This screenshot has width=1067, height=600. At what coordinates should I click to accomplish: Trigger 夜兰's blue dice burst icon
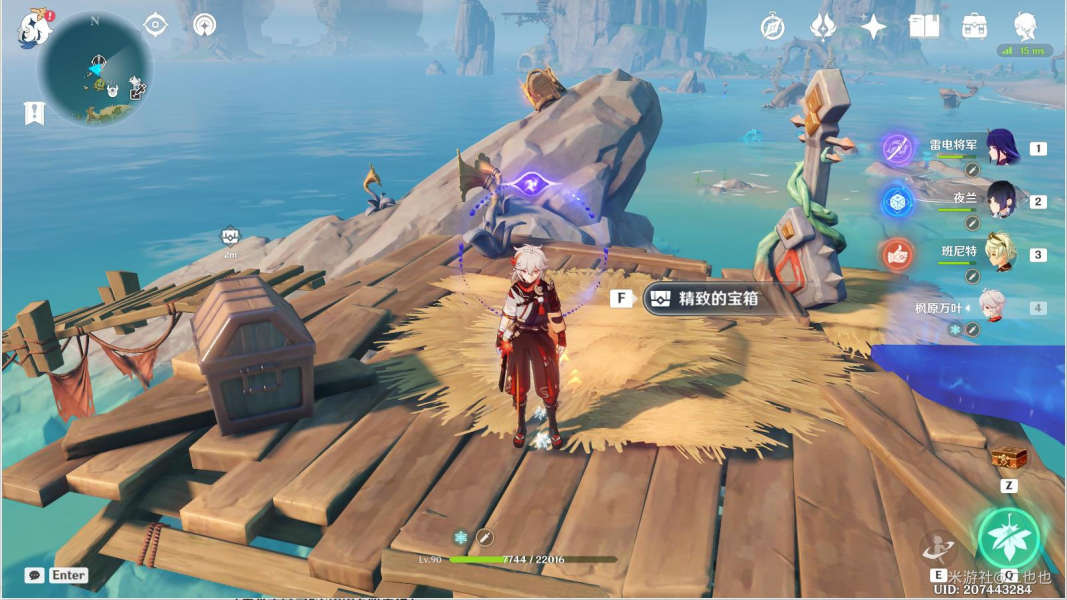click(898, 201)
